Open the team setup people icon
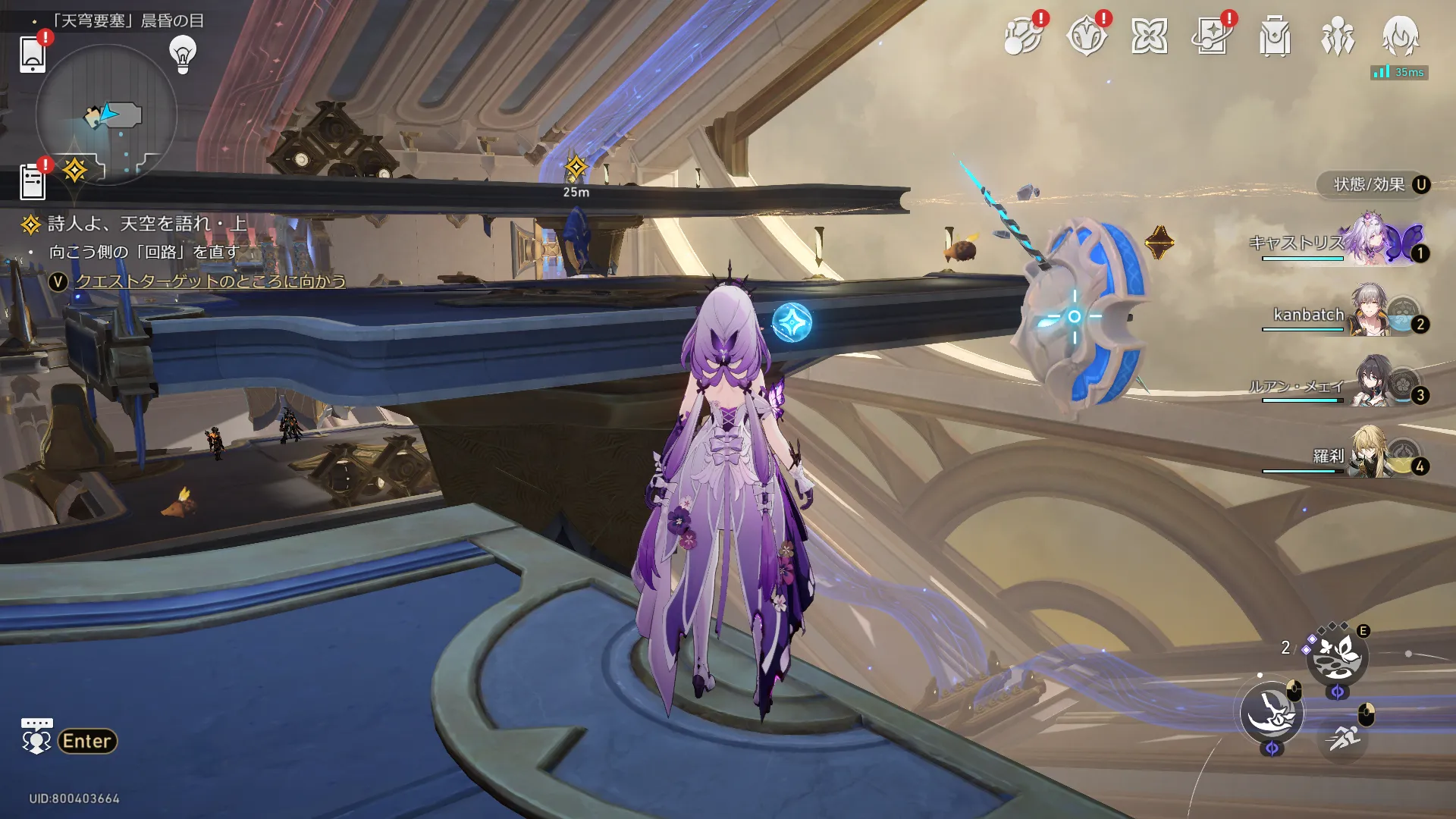 [x=1337, y=36]
